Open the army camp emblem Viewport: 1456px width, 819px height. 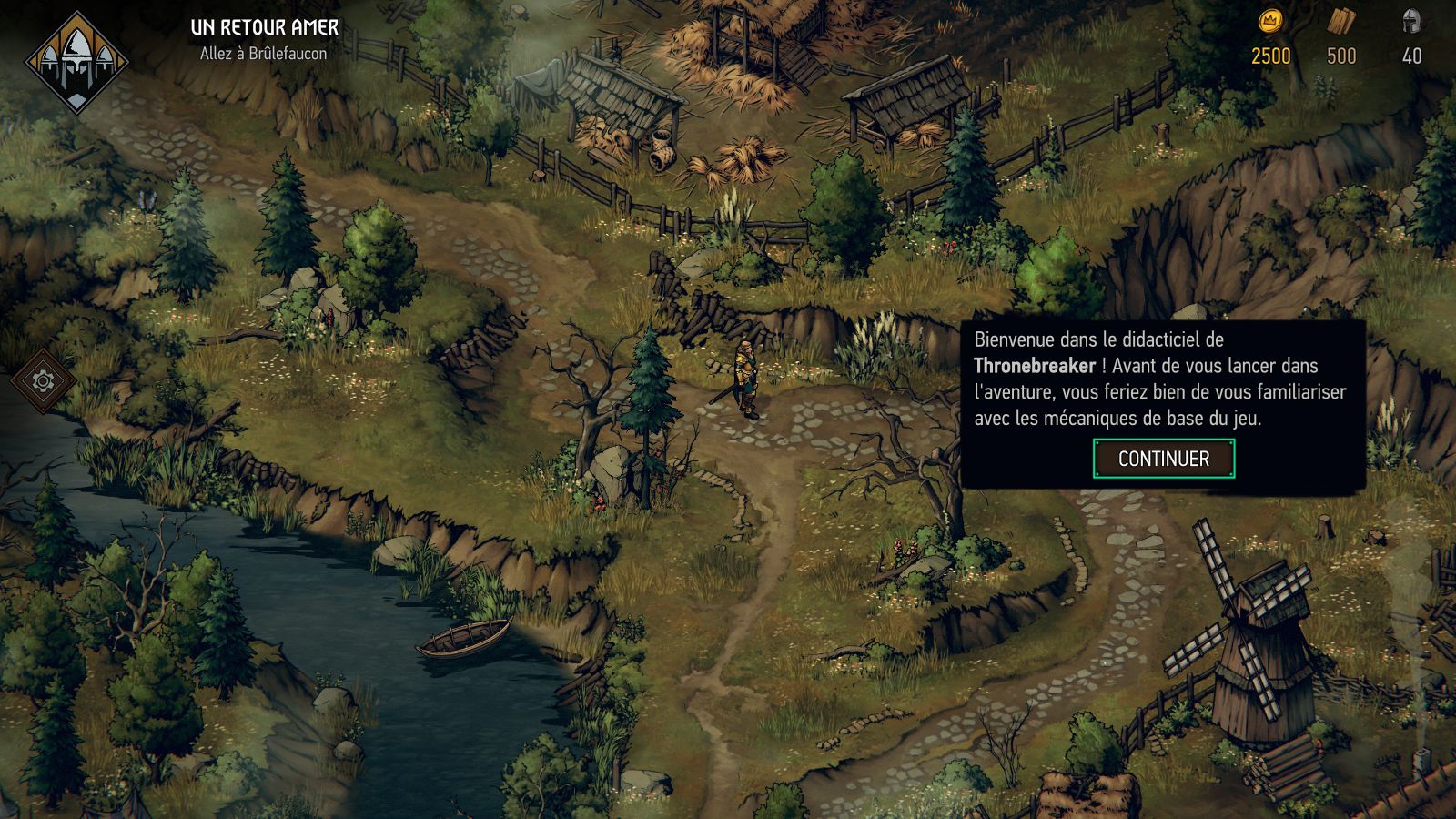pyautogui.click(x=76, y=62)
